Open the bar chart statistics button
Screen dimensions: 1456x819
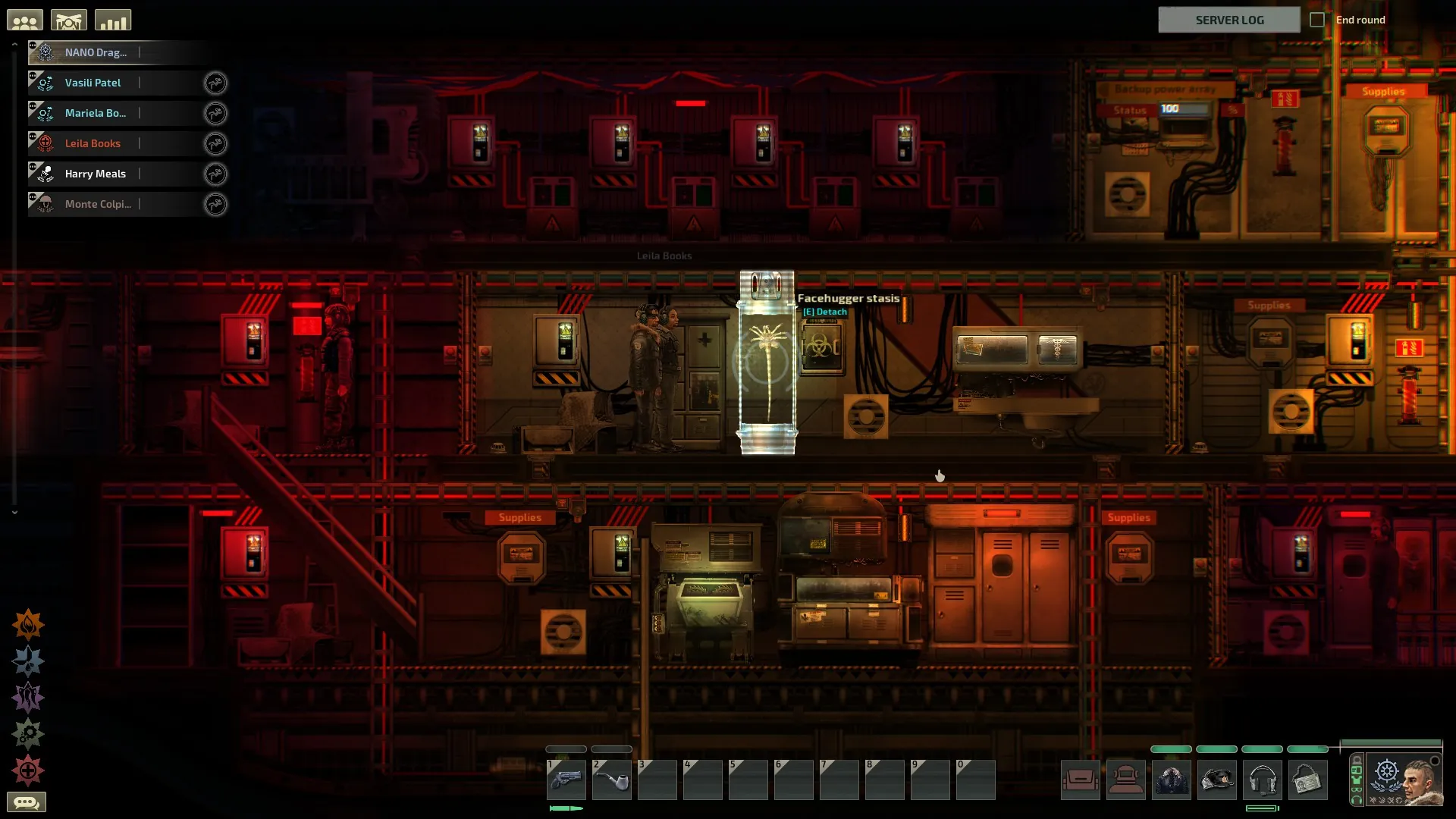[x=113, y=20]
